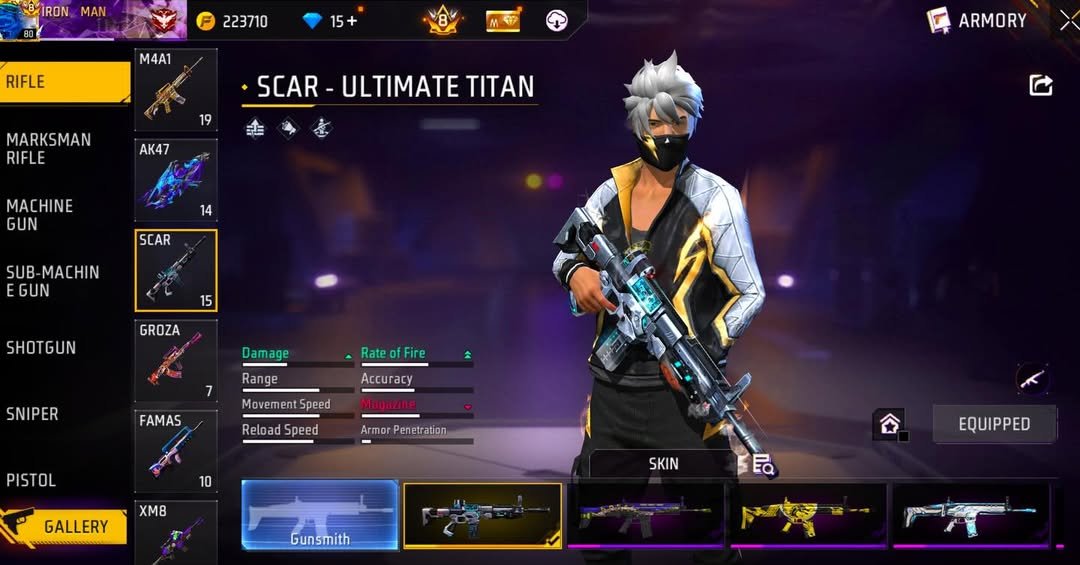The height and width of the screenshot is (565, 1080).
Task: Choose the AK47 weapon tile
Action: pos(176,180)
